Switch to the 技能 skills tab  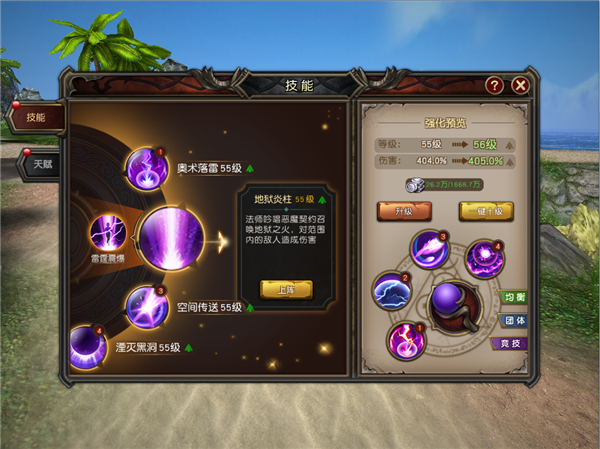[x=36, y=117]
